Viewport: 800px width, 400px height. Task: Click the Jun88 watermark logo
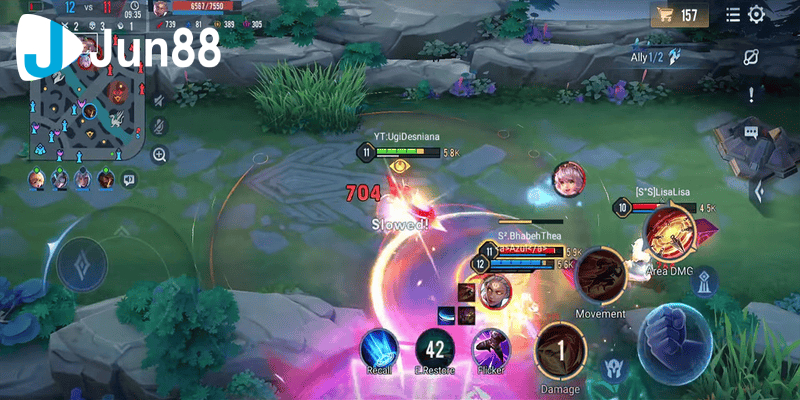click(x=120, y=49)
